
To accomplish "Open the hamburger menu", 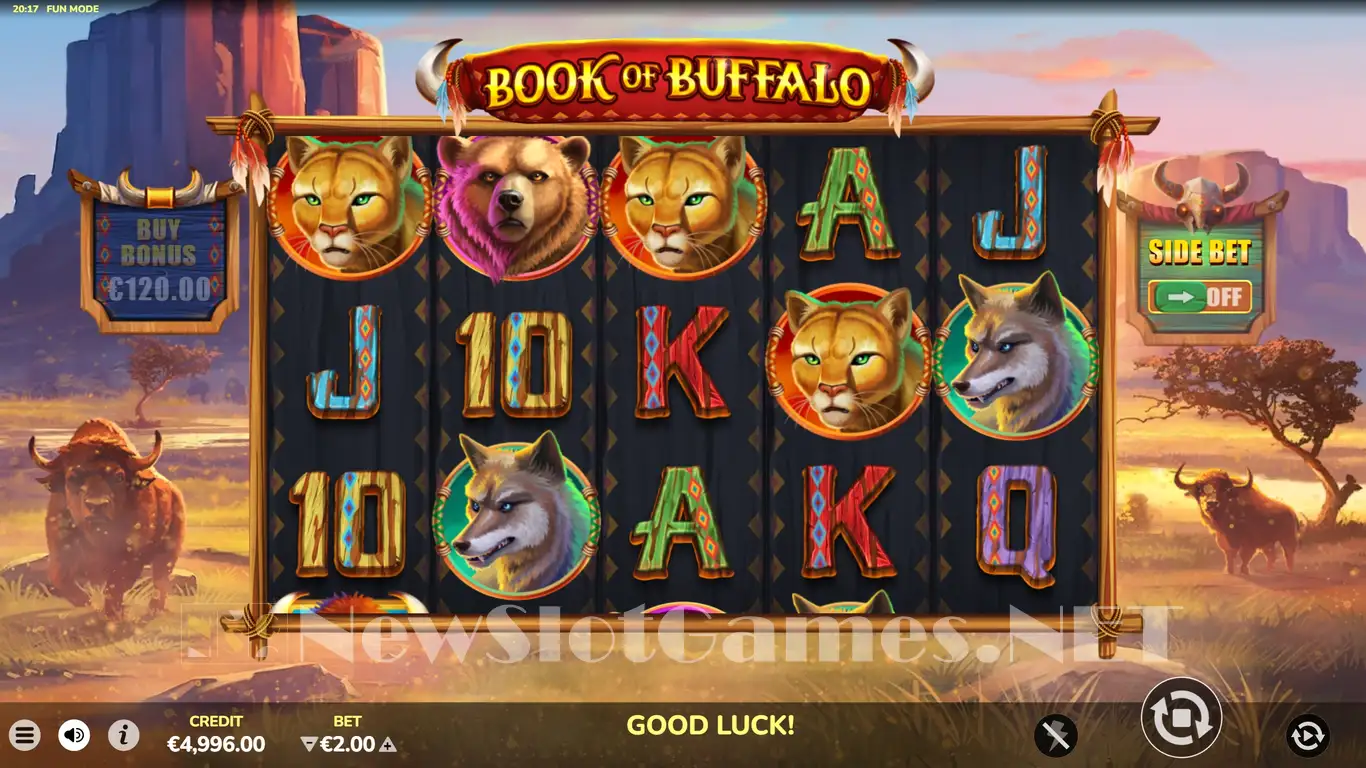I will pos(25,736).
